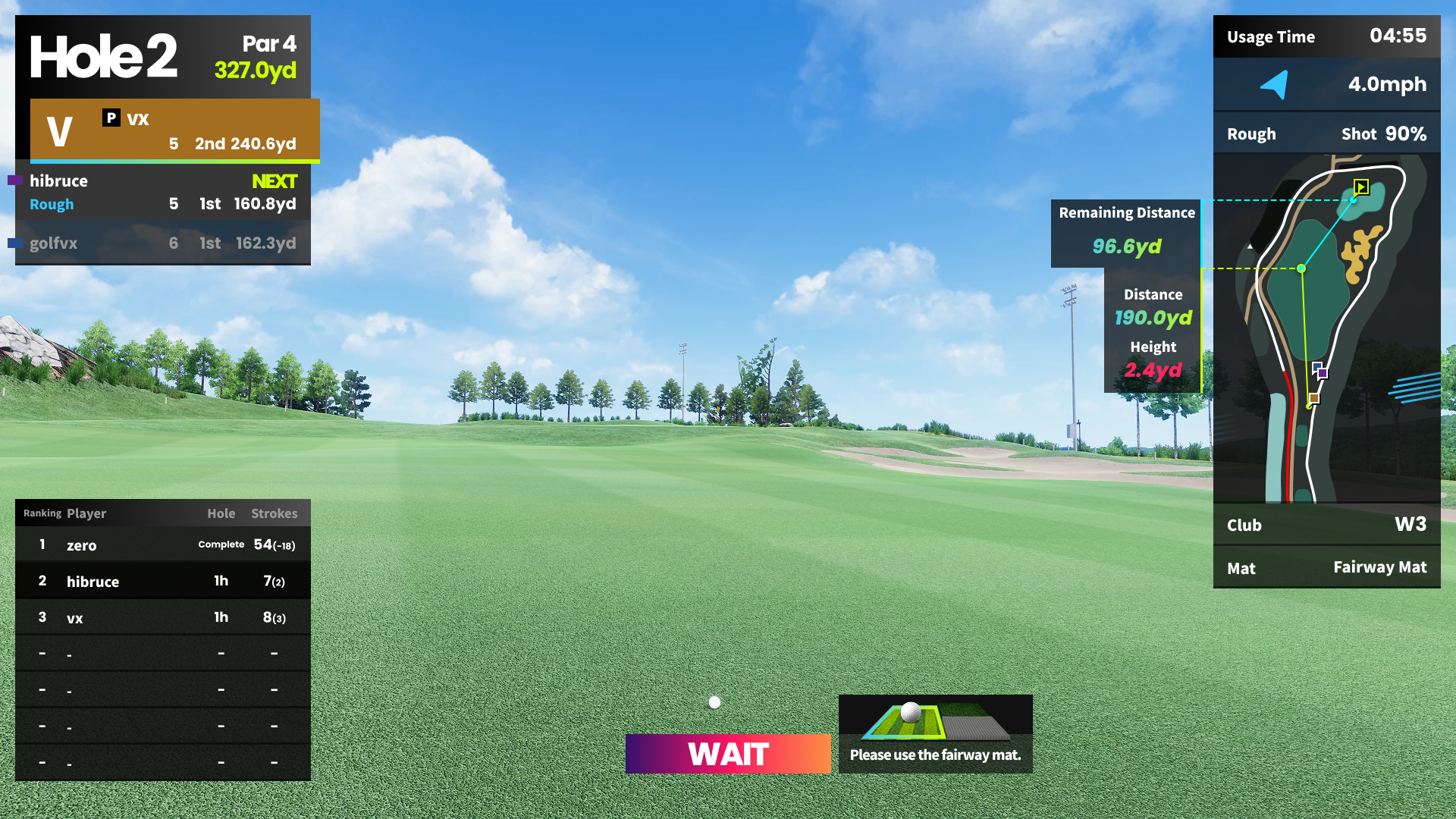This screenshot has height=819, width=1456.
Task: Click the blue wind direction arrow
Action: click(1275, 84)
